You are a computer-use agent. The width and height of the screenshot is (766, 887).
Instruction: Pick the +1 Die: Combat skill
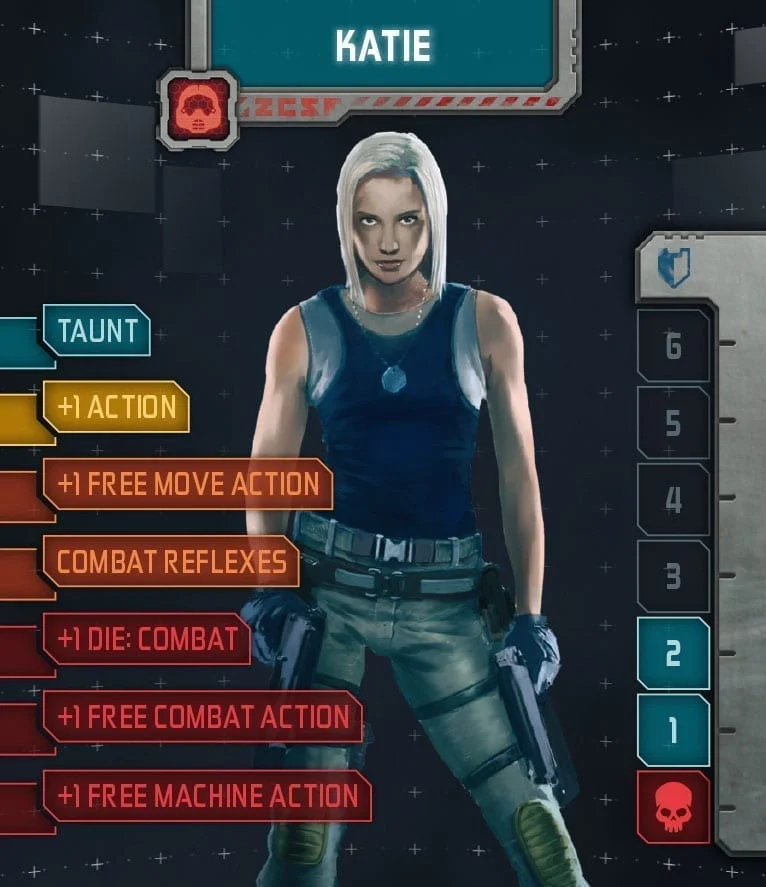point(146,639)
